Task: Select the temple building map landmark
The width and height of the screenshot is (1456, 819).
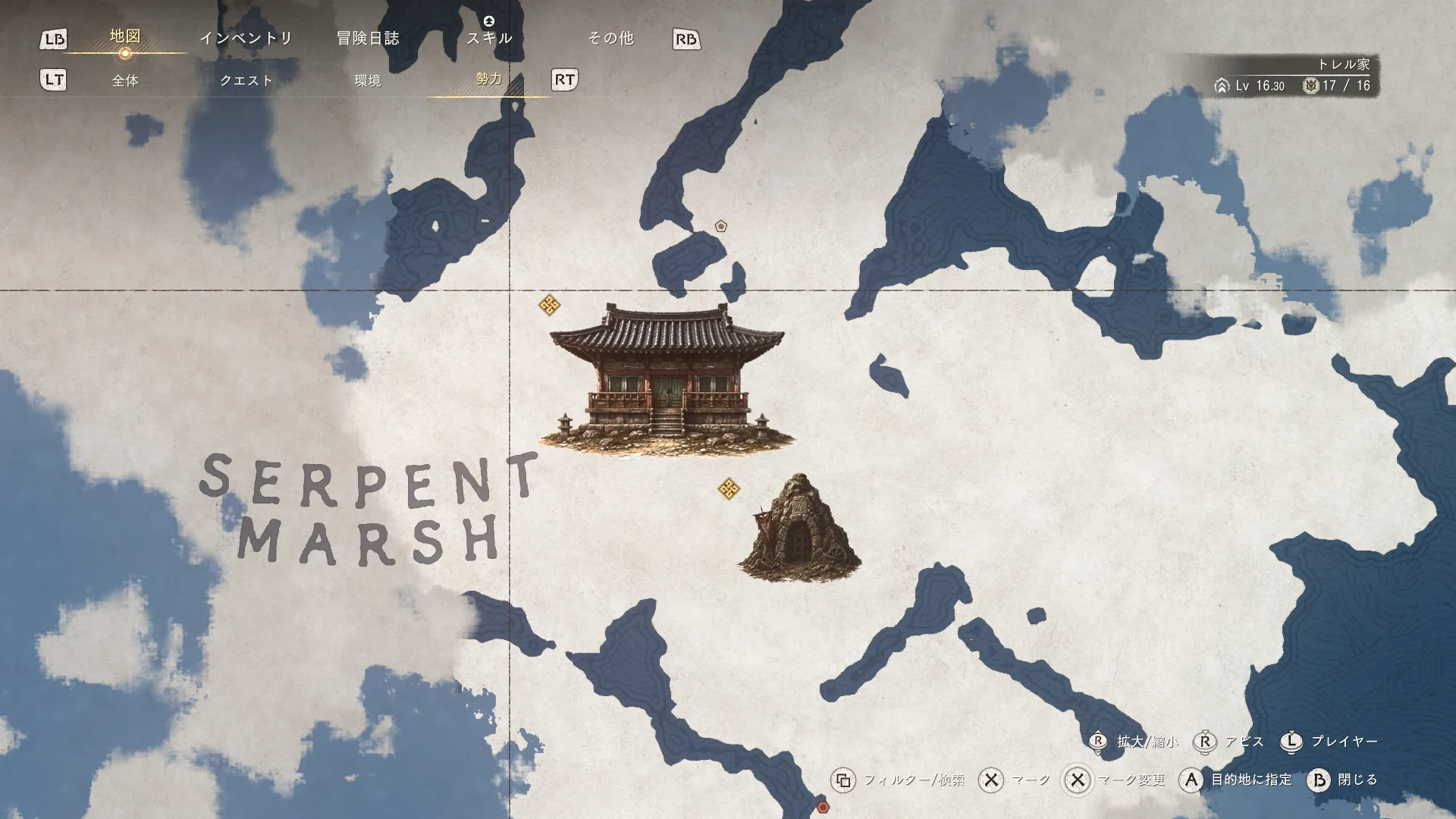Action: 666,379
